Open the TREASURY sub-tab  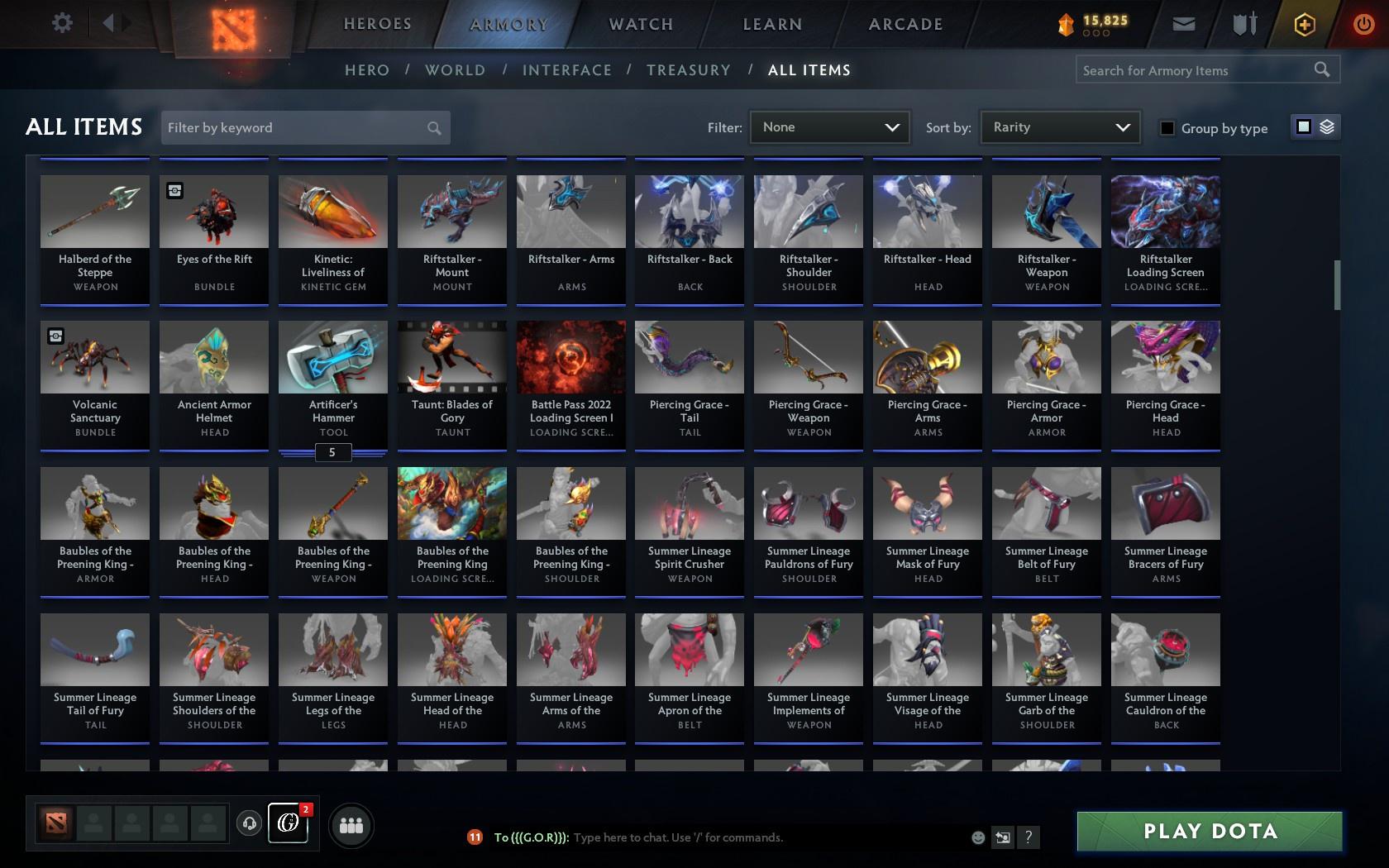point(689,70)
